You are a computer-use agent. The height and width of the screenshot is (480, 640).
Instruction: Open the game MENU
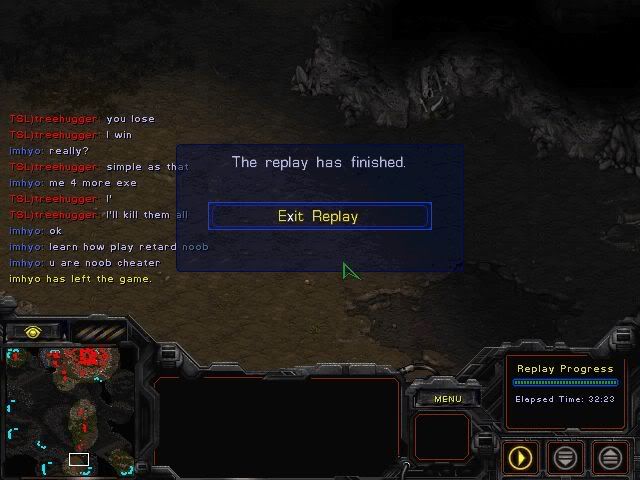[x=447, y=399]
